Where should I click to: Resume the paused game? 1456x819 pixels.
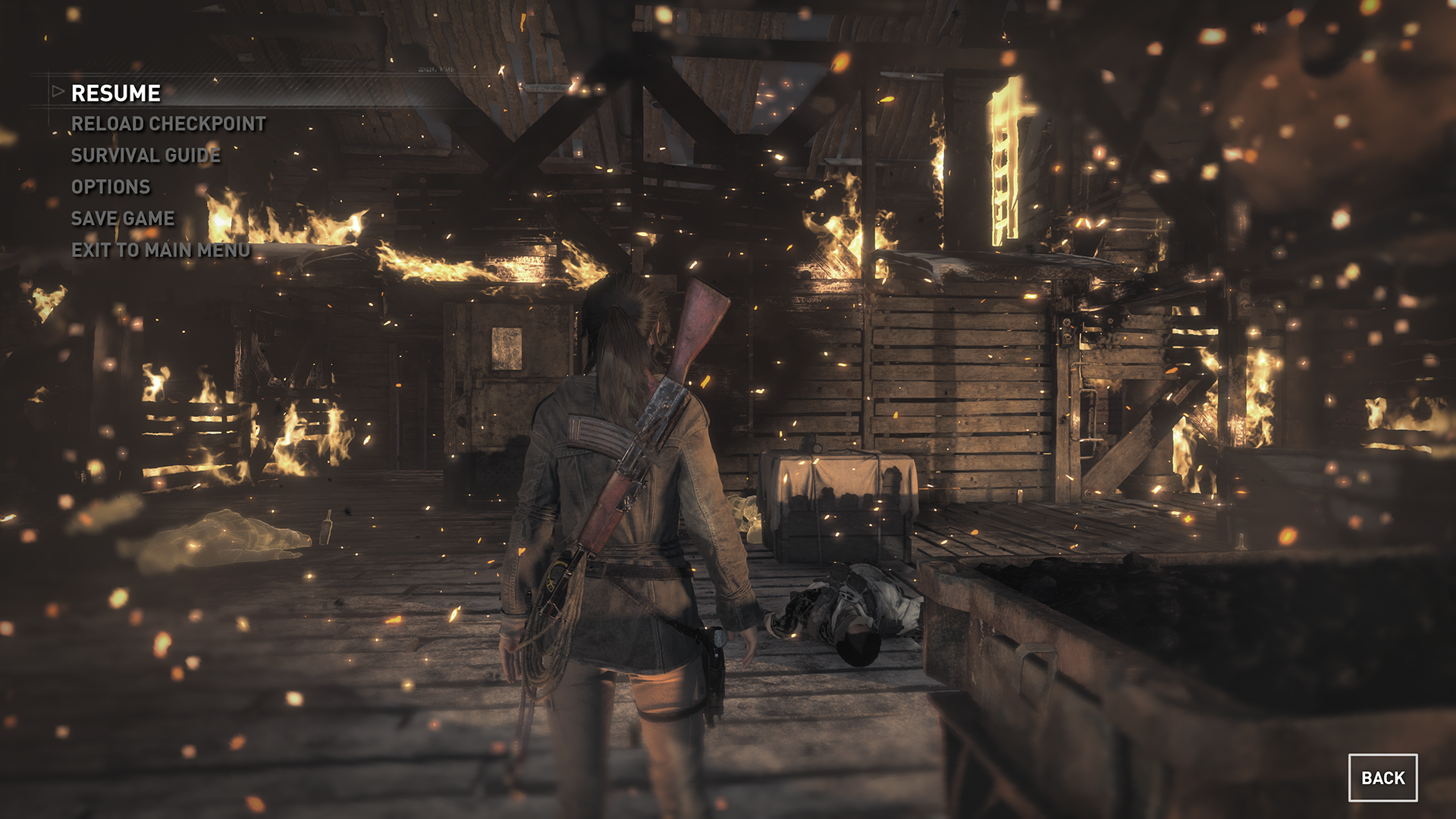tap(116, 93)
